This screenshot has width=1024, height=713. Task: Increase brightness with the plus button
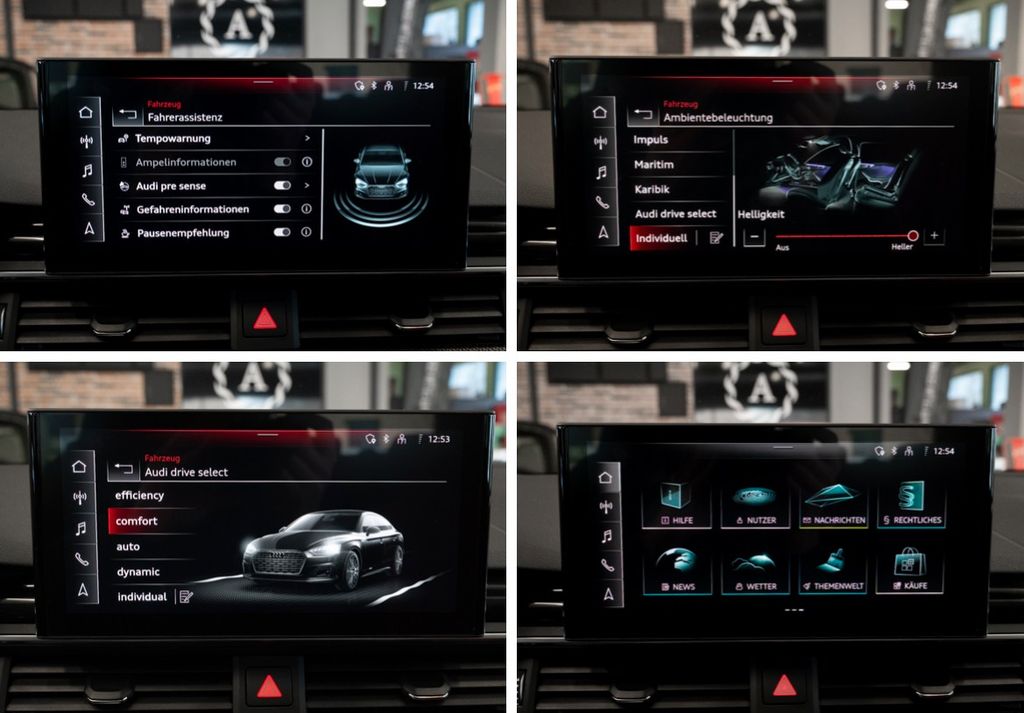tap(934, 236)
